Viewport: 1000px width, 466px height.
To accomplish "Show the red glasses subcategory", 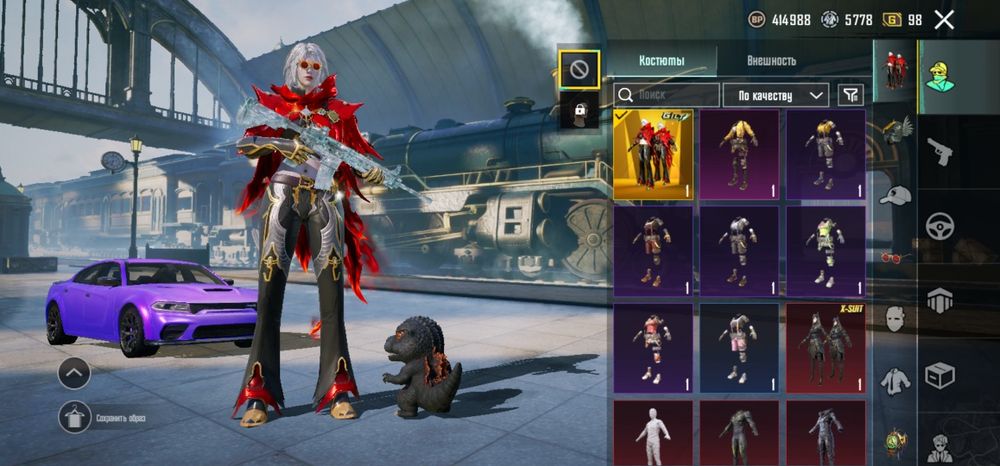I will coord(895,258).
